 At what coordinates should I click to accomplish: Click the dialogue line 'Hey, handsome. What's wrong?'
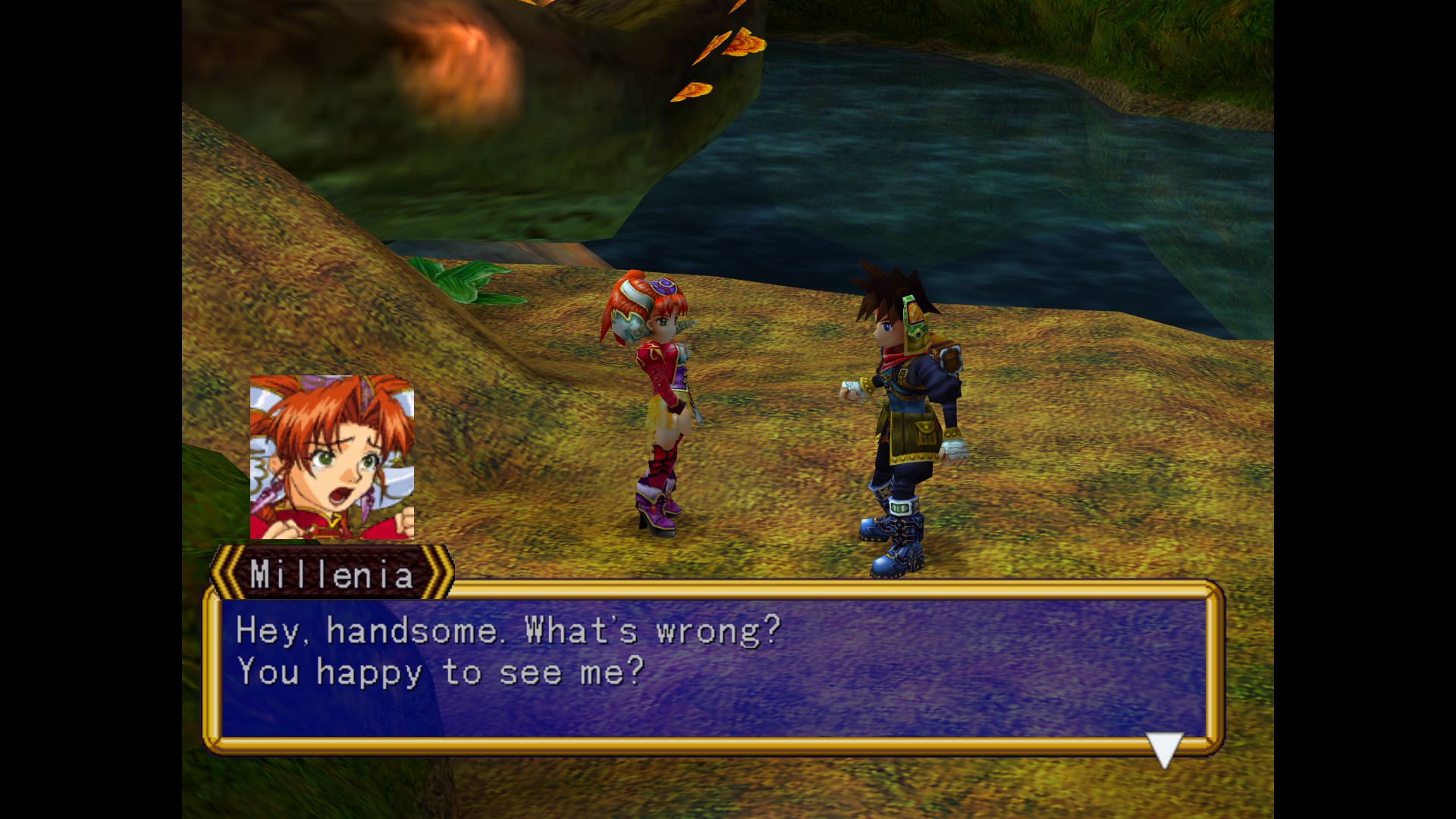pyautogui.click(x=507, y=629)
